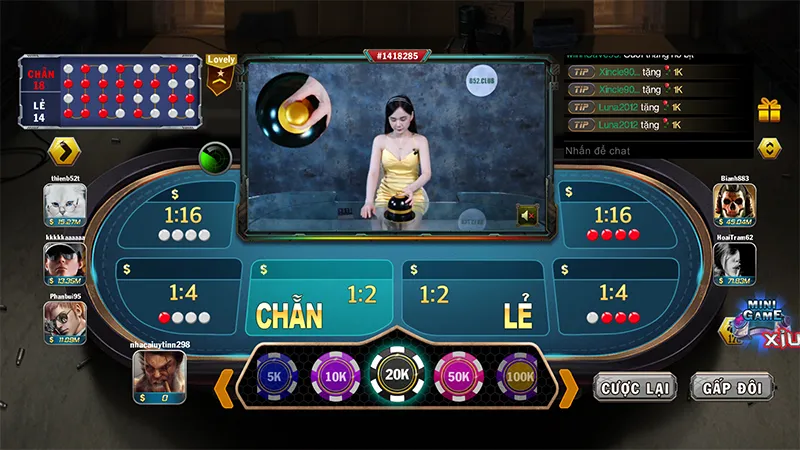Click the Cược Lại rebet button
Image resolution: width=800 pixels, height=450 pixels.
(x=635, y=387)
